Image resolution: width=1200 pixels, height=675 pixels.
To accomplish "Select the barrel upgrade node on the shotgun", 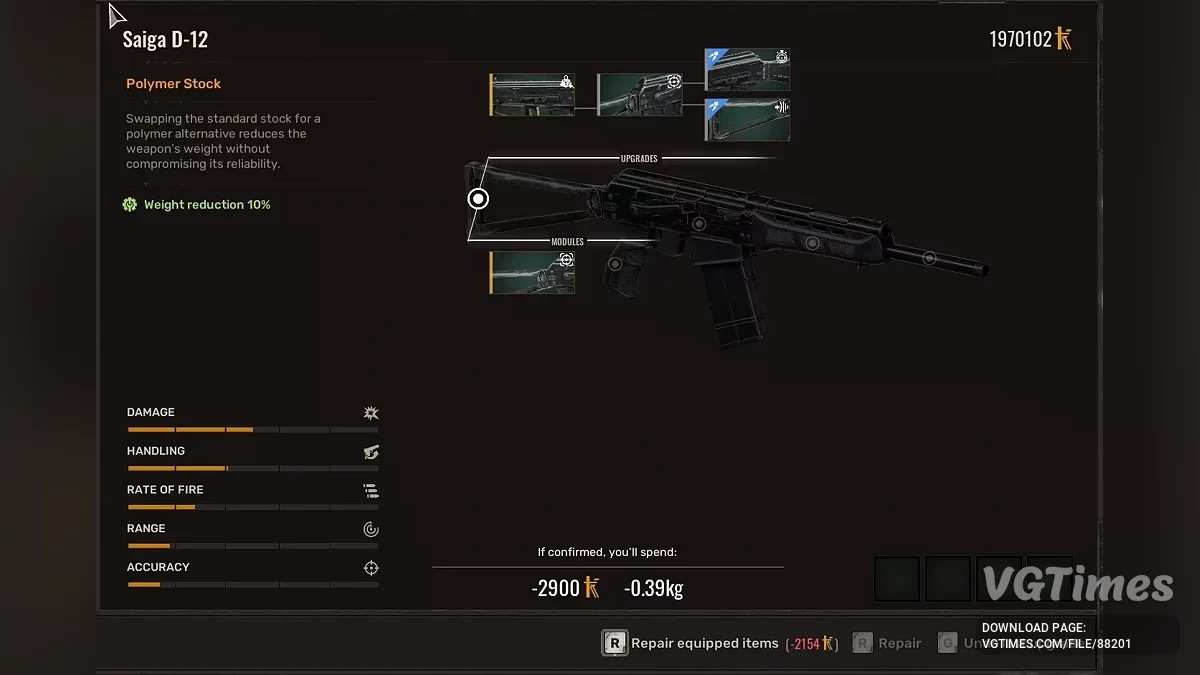I will pyautogui.click(x=929, y=259).
